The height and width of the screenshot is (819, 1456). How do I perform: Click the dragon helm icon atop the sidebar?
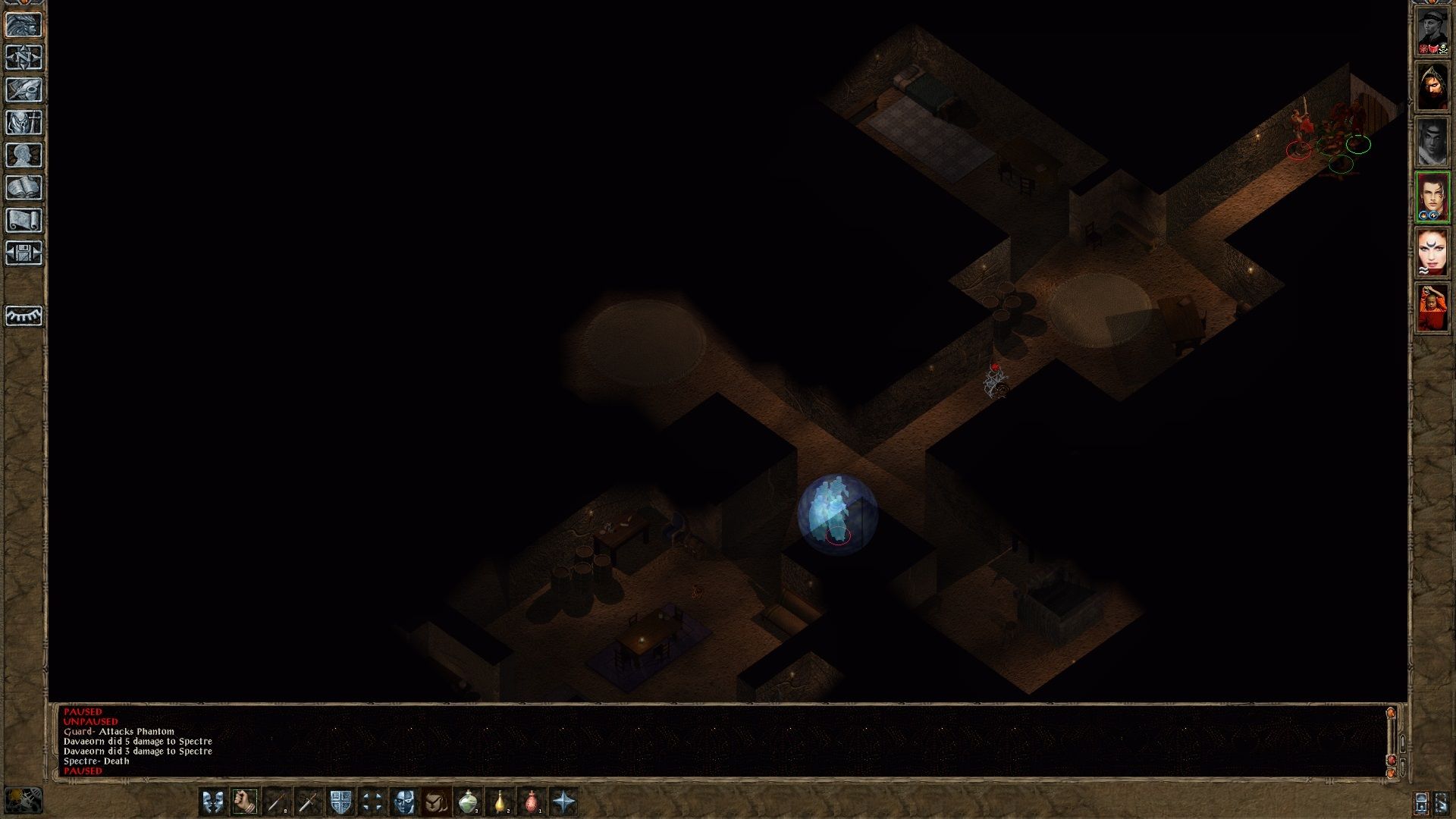click(25, 25)
